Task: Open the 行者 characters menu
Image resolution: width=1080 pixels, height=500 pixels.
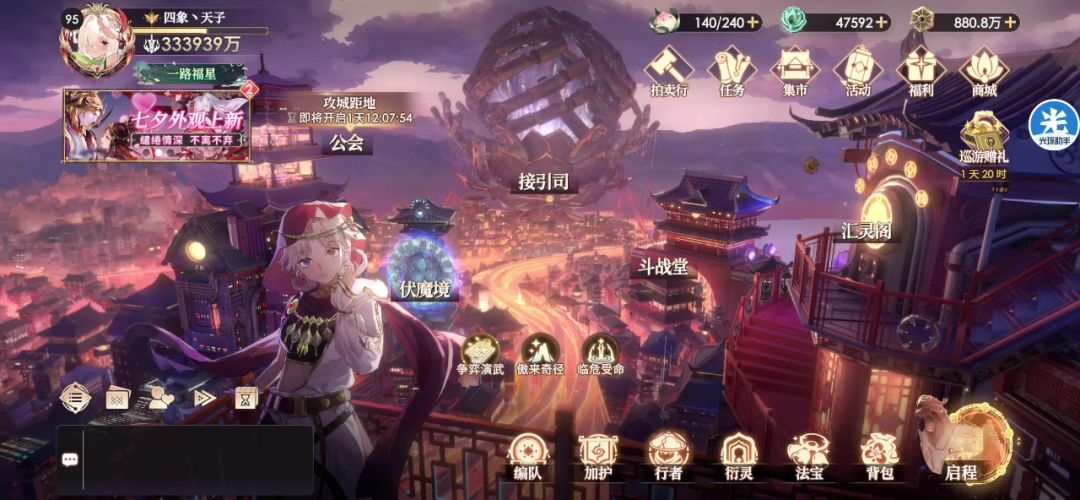Action: tap(666, 456)
